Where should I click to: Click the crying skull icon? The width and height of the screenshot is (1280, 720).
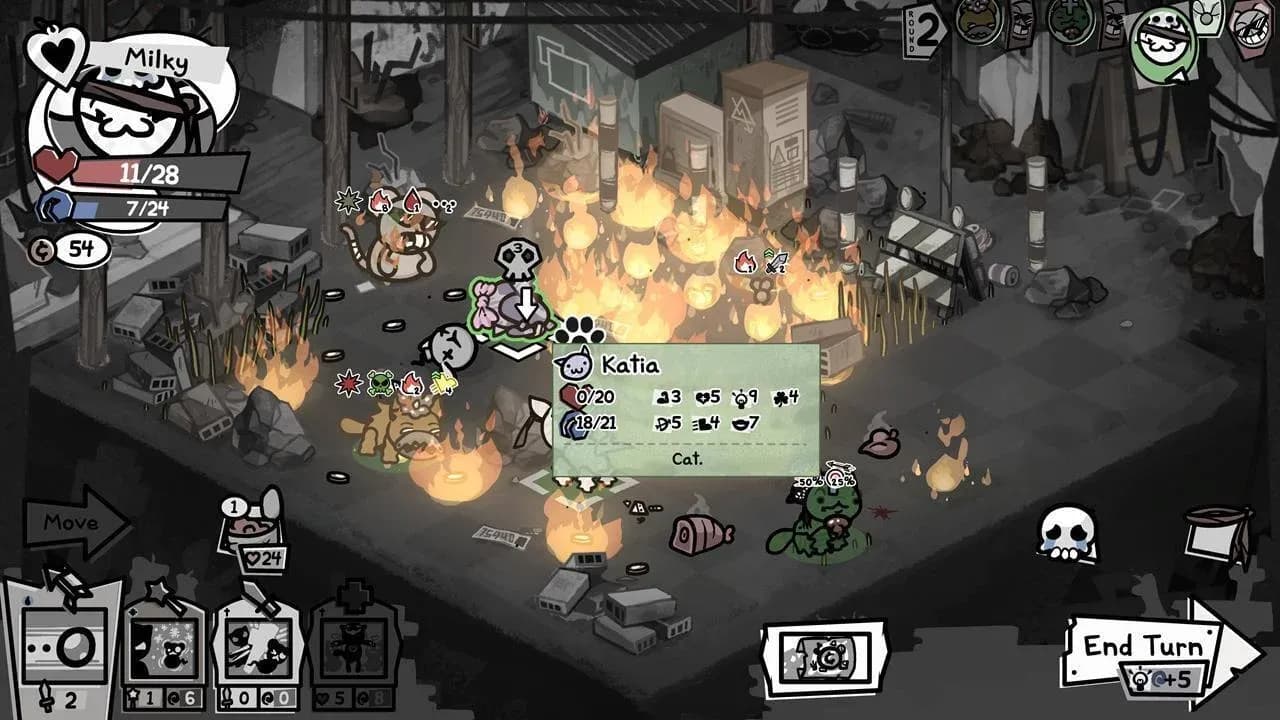tap(1066, 532)
